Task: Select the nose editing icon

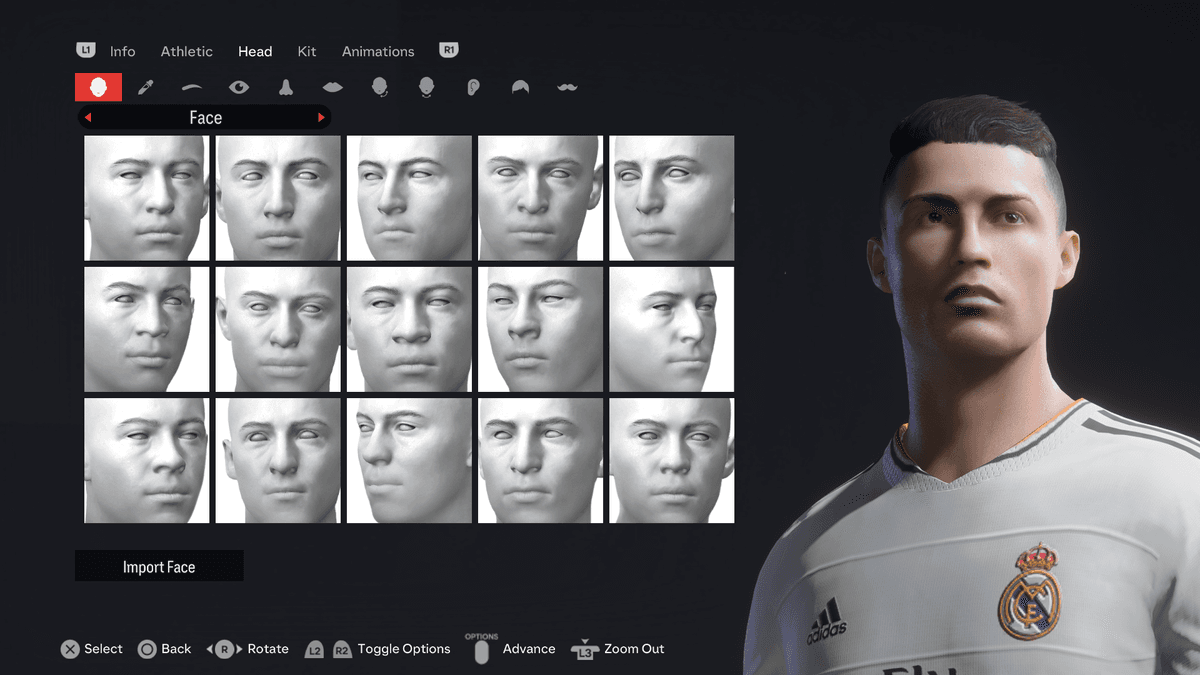Action: (286, 87)
